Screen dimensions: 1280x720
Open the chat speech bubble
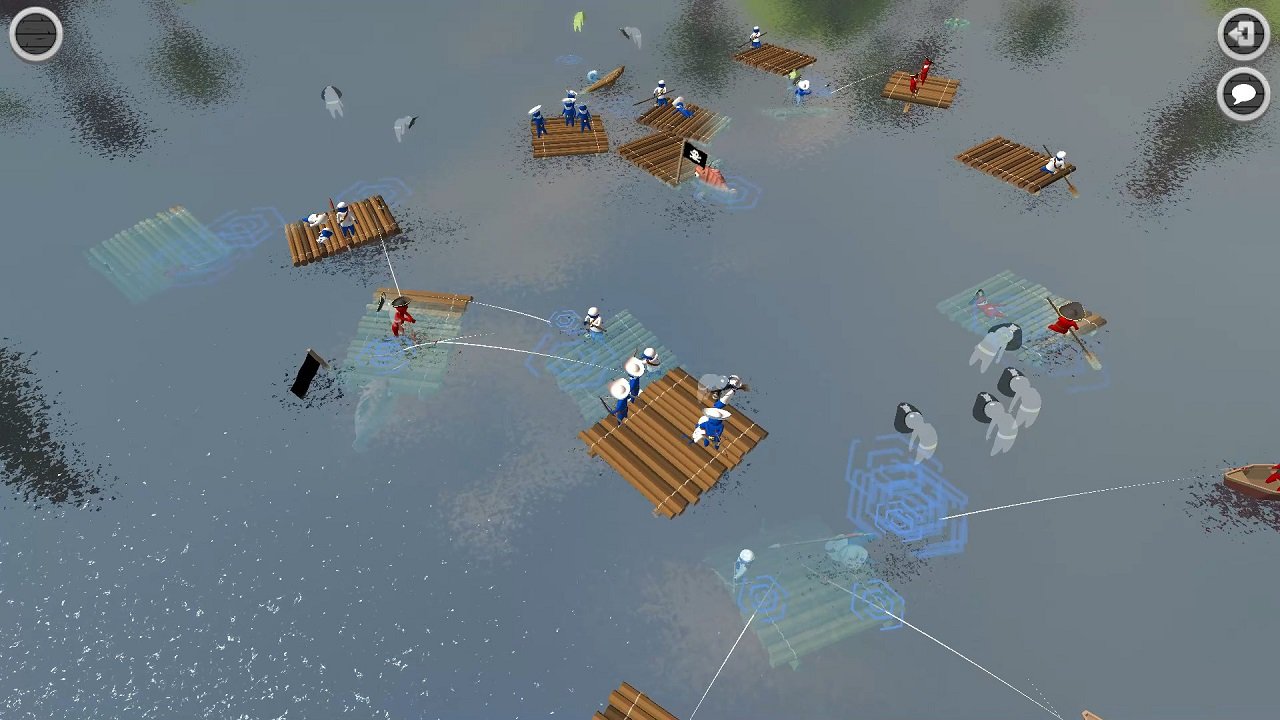click(x=1243, y=97)
